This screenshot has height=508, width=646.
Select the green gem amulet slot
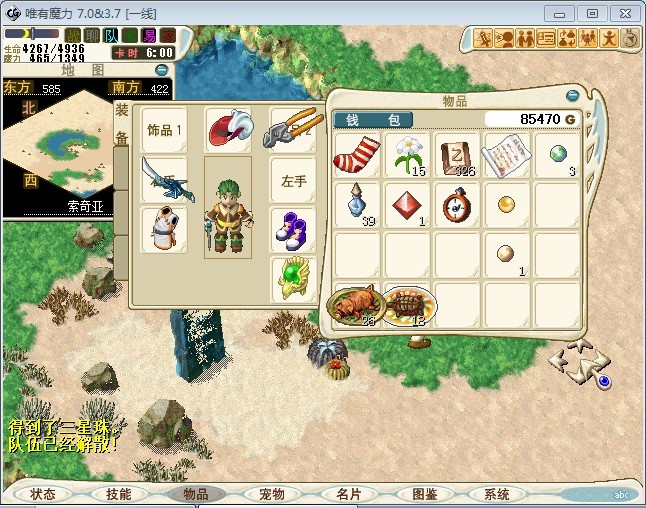click(x=292, y=280)
